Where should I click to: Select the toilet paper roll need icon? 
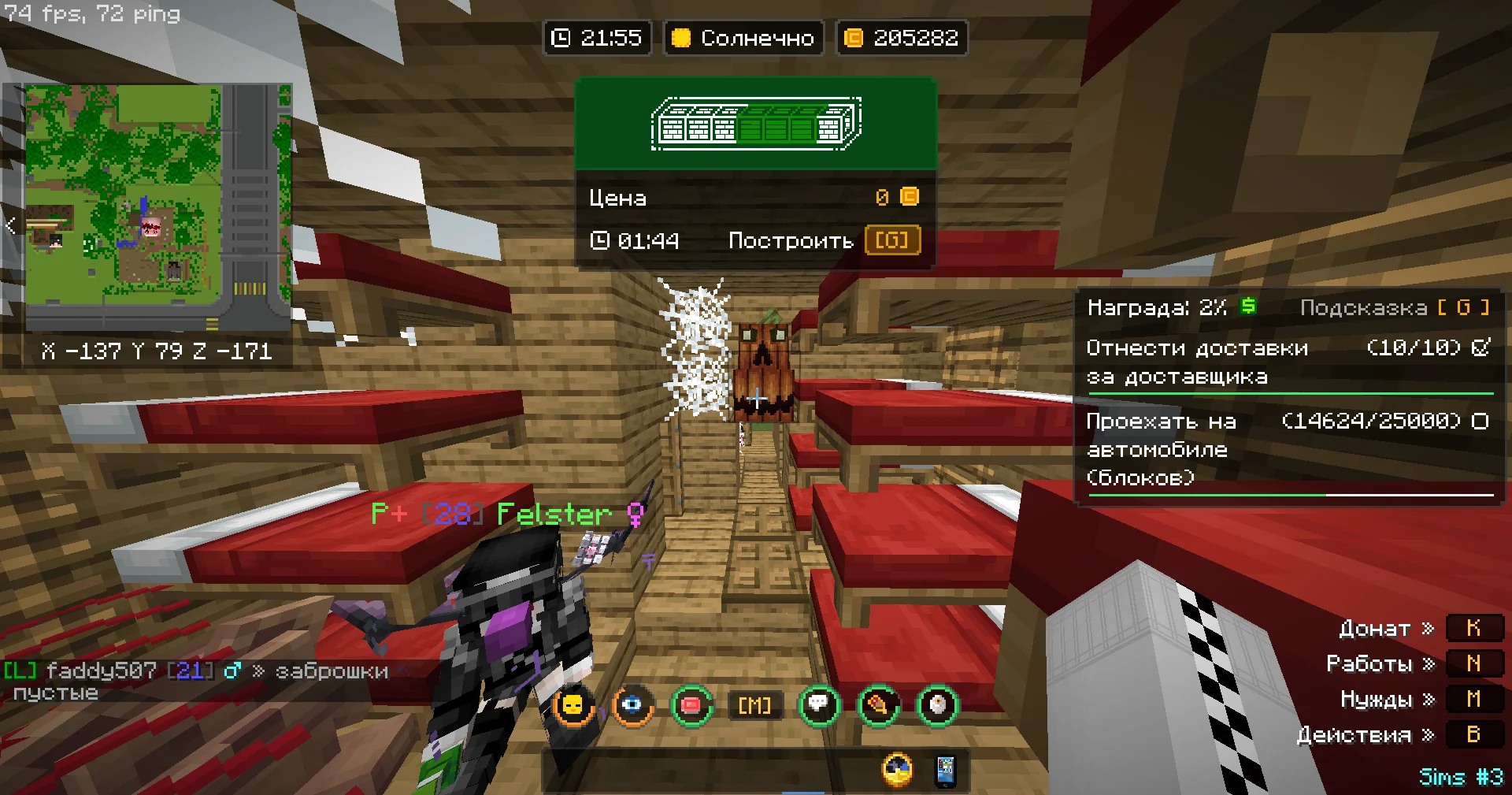(x=937, y=705)
